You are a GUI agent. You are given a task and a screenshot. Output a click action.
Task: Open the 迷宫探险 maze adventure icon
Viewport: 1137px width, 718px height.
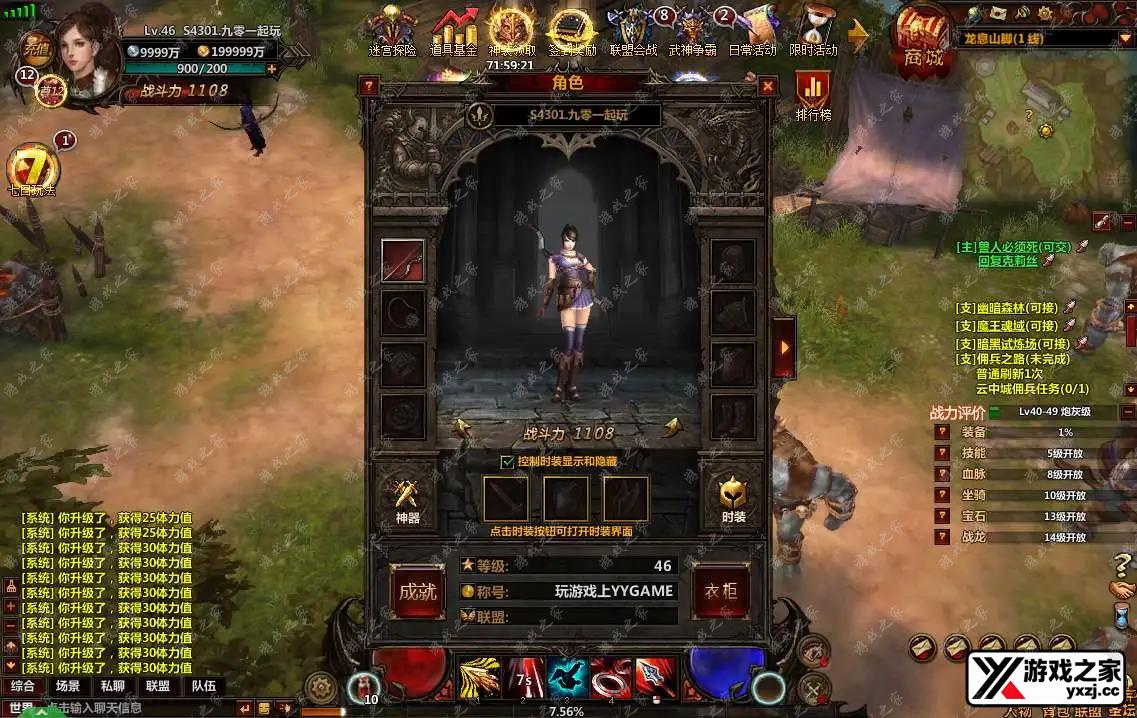coord(392,32)
